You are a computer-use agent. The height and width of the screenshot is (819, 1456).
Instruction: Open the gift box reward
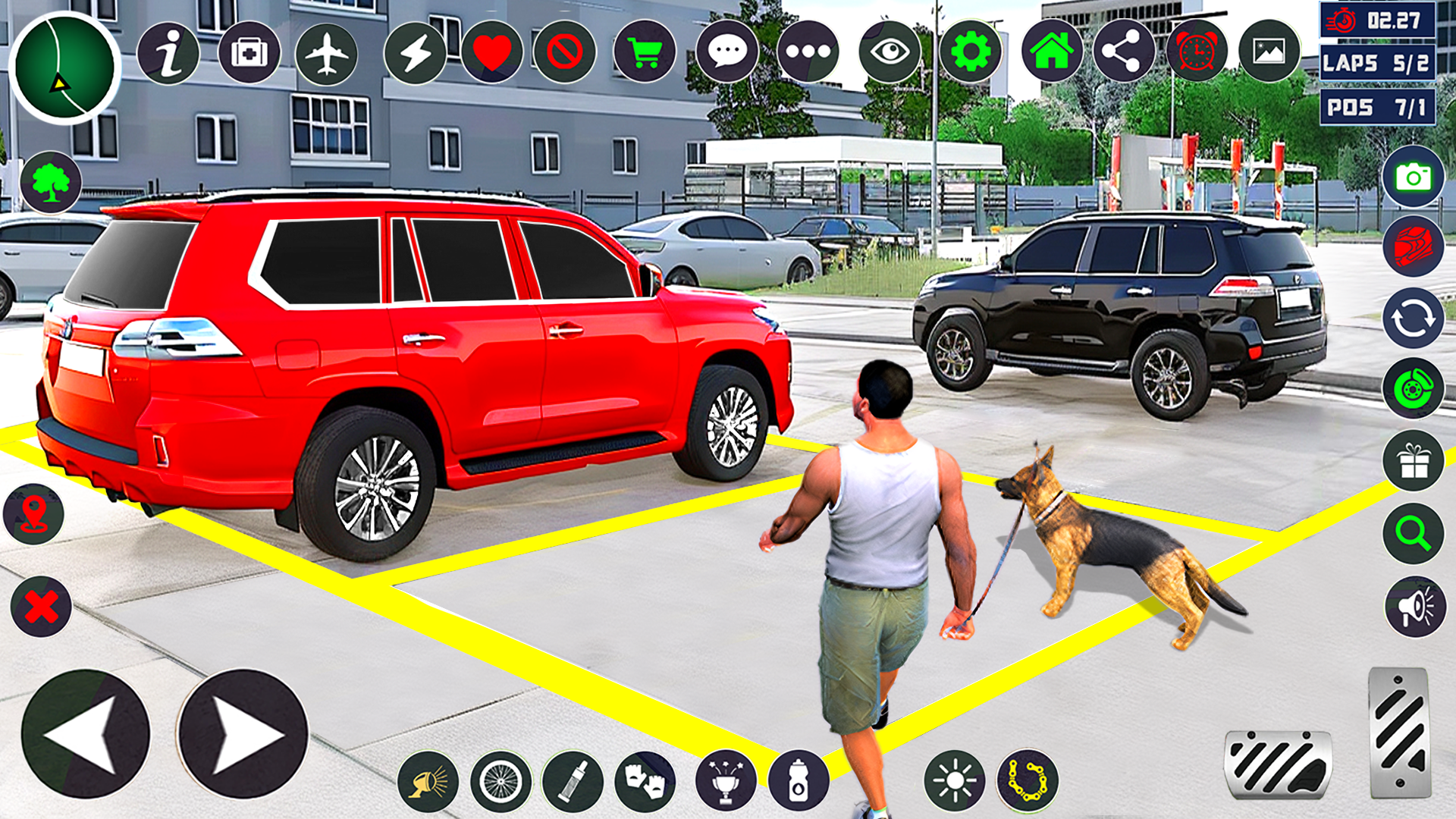tap(1413, 461)
